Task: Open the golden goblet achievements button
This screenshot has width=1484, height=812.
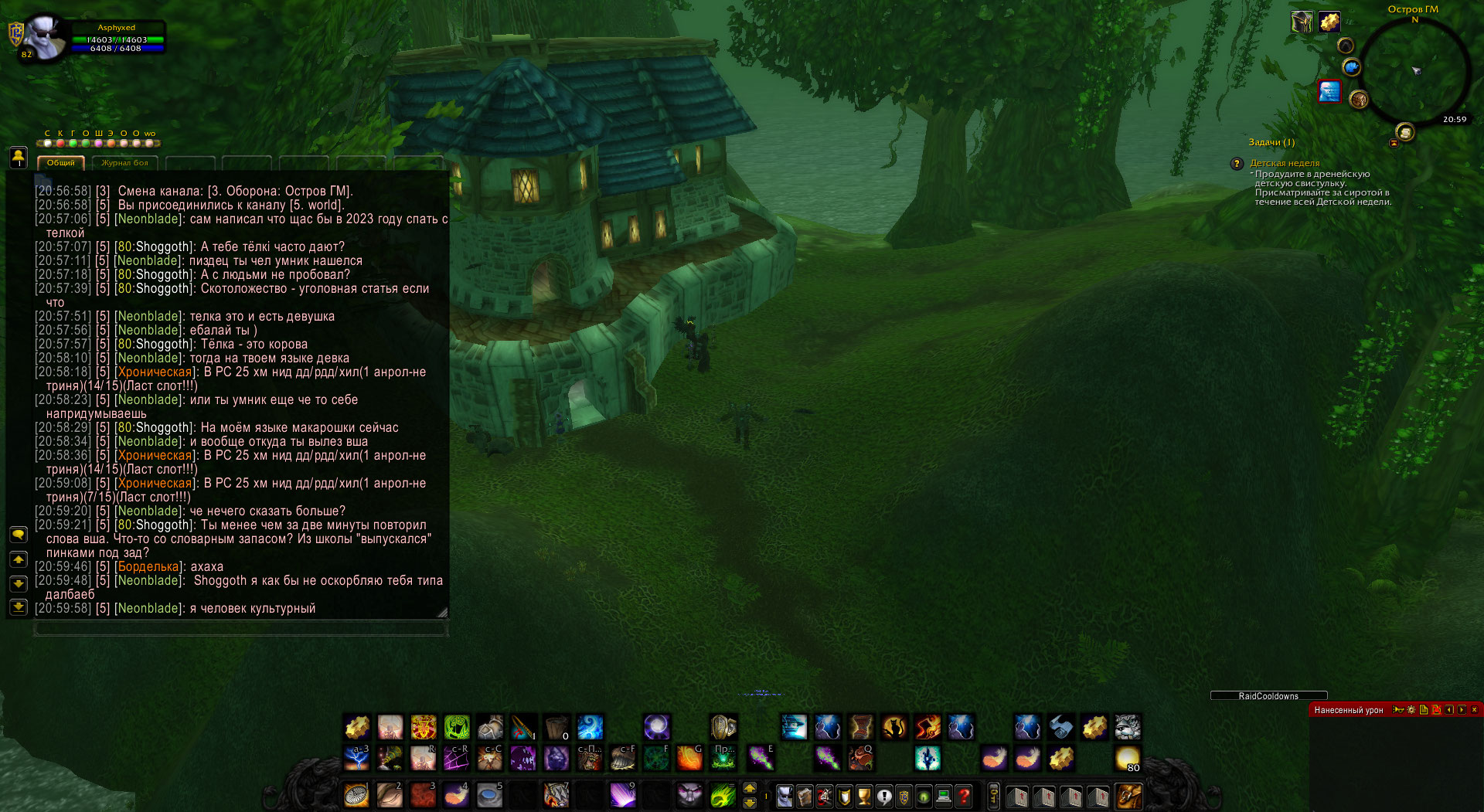Action: pos(864,796)
